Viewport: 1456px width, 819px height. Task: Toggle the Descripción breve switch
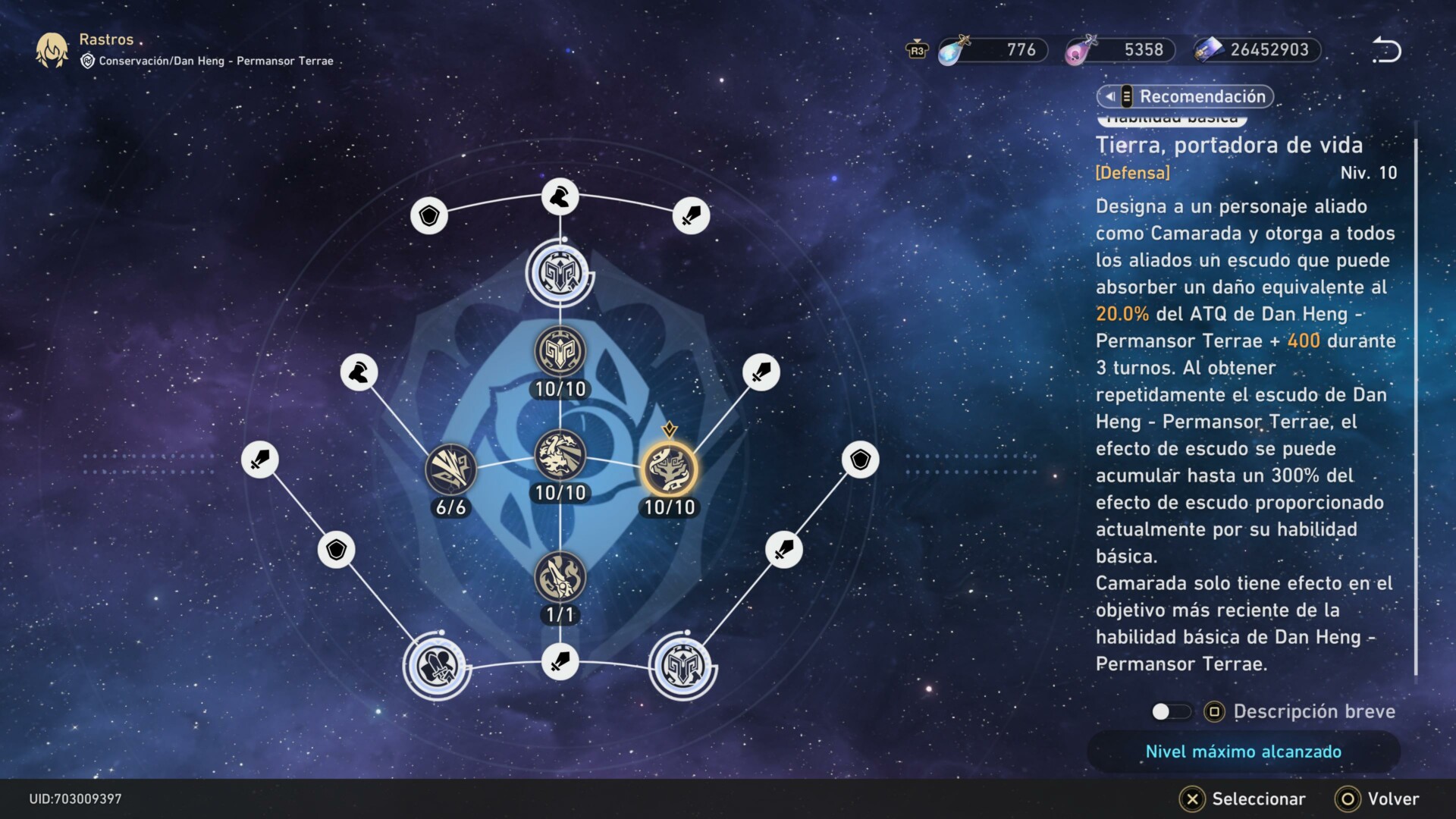[x=1170, y=711]
